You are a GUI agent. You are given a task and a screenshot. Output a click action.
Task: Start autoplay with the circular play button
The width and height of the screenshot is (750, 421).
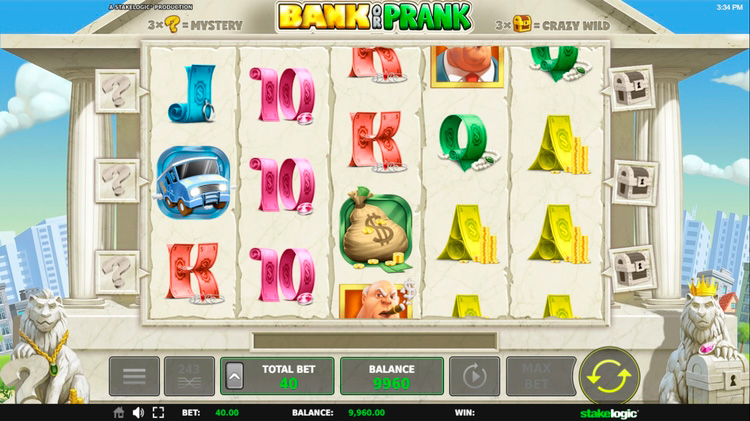click(x=474, y=376)
